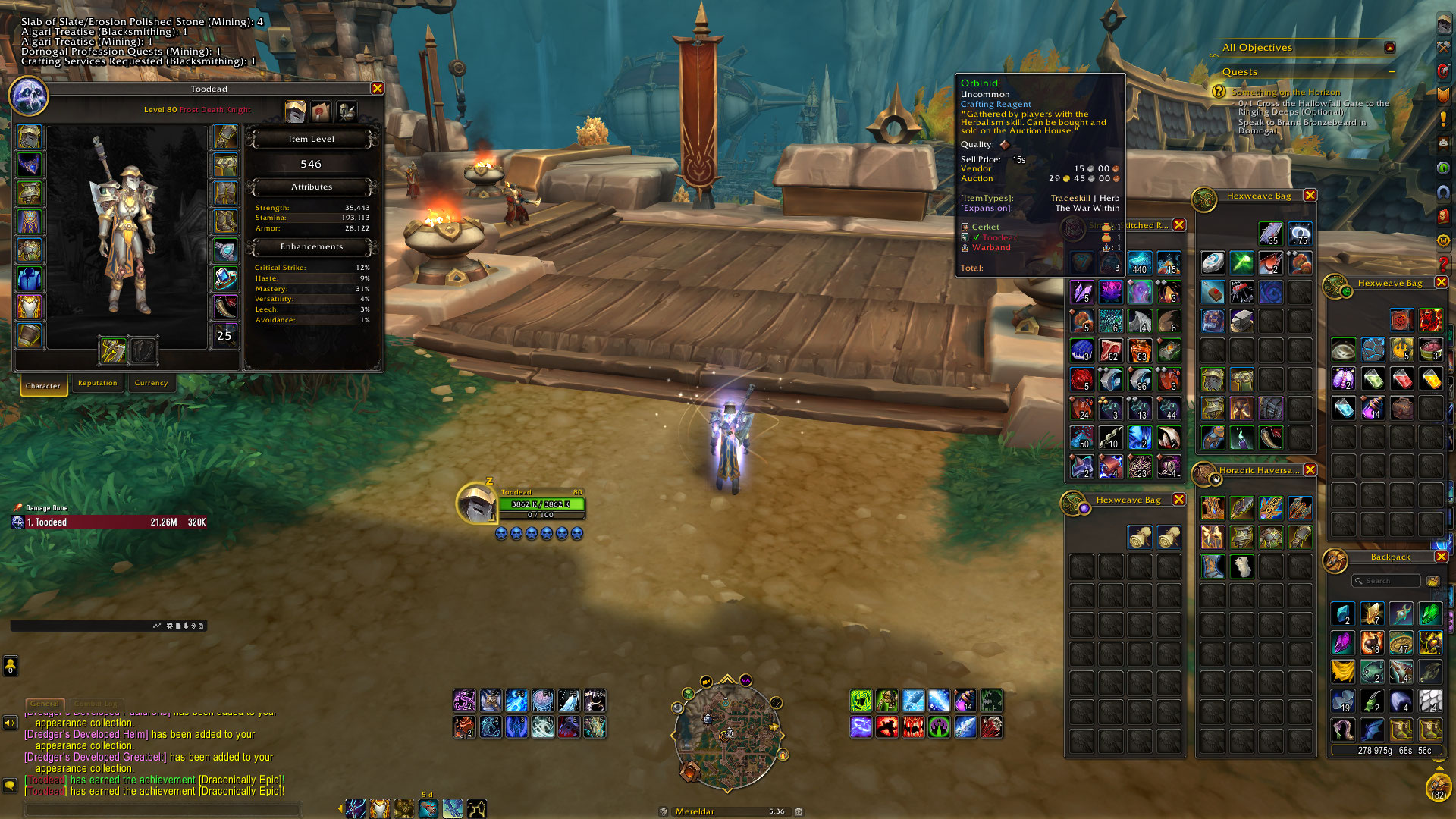1456x819 pixels.
Task: Close the Backpack bag window
Action: click(1441, 557)
